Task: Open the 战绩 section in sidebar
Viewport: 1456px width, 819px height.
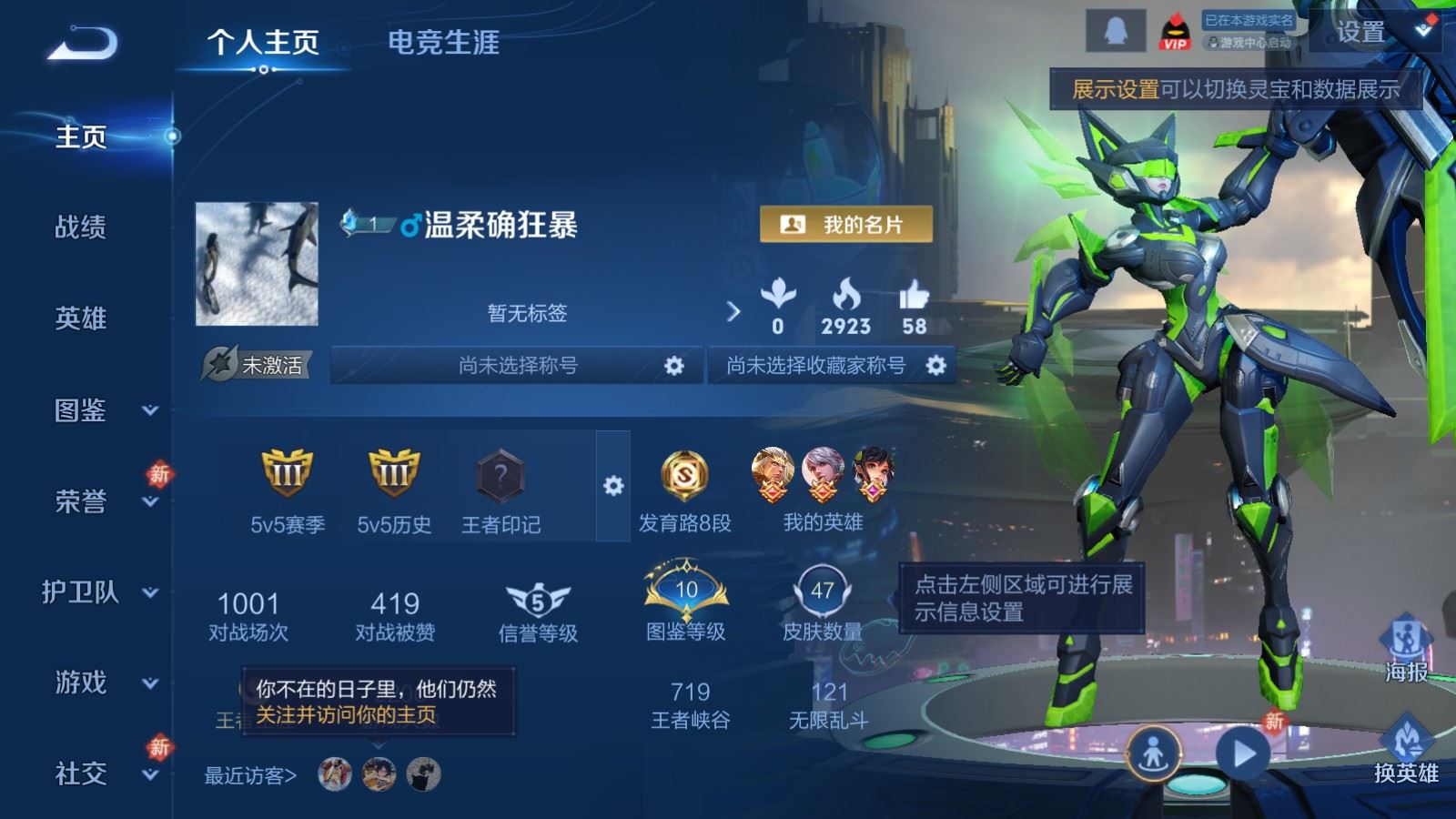Action: [80, 227]
